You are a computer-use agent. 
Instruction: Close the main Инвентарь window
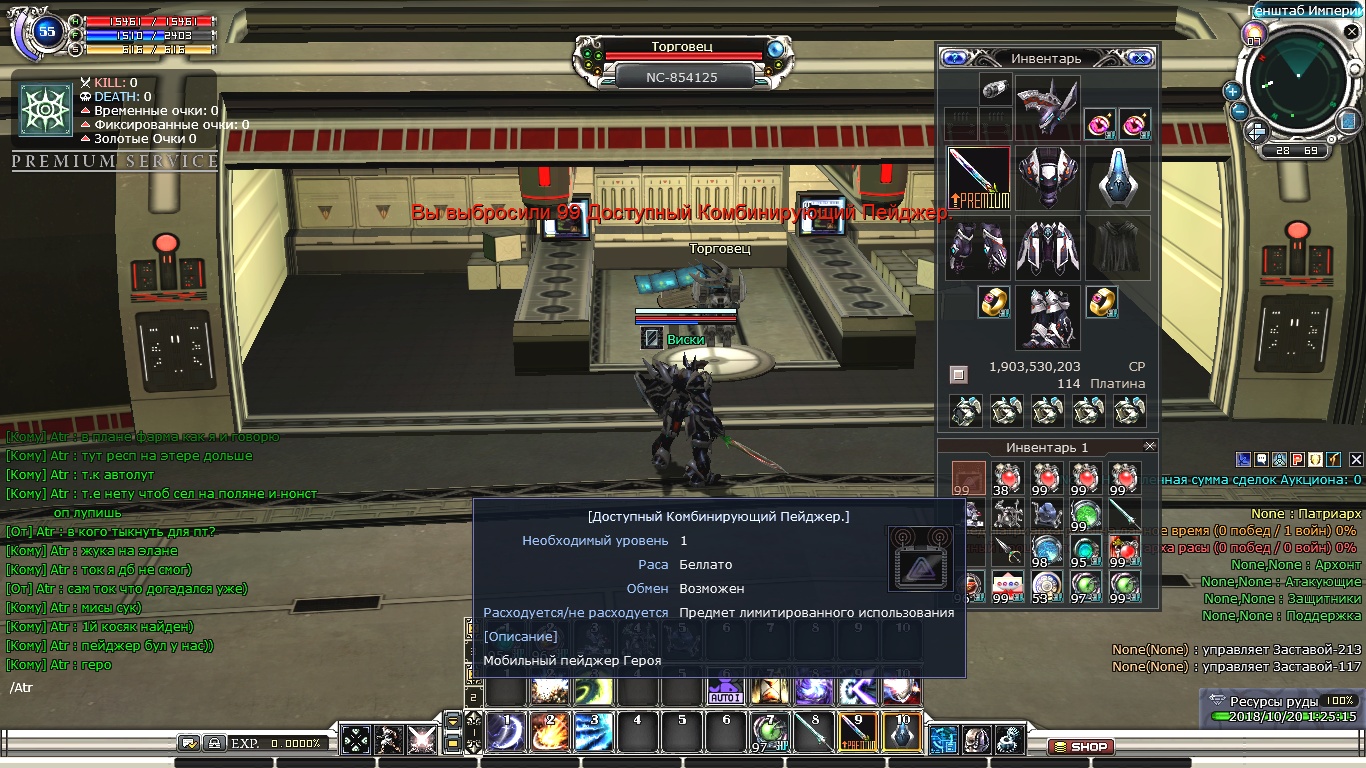[1139, 58]
